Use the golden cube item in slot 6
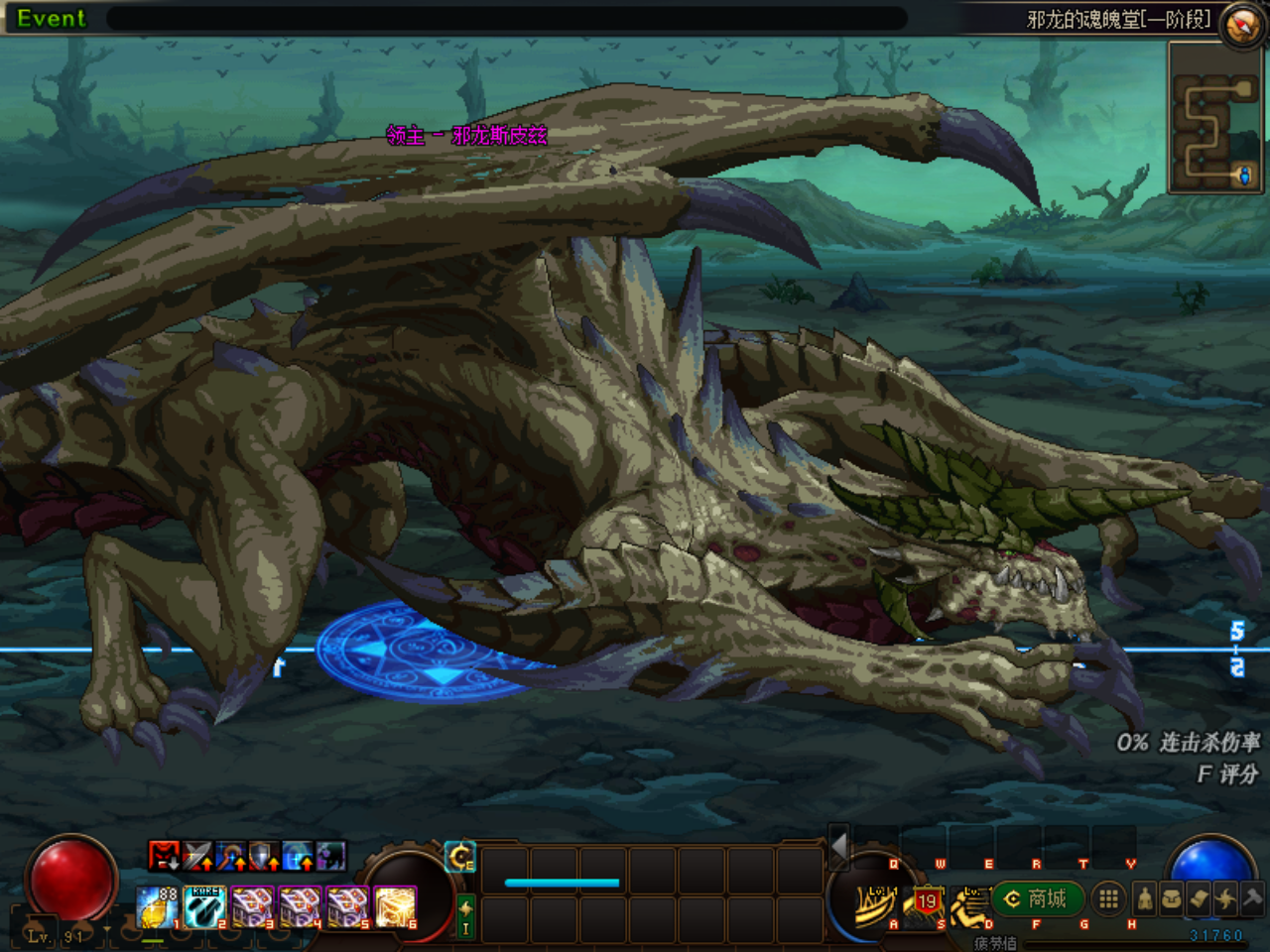Image resolution: width=1270 pixels, height=952 pixels. click(x=396, y=907)
